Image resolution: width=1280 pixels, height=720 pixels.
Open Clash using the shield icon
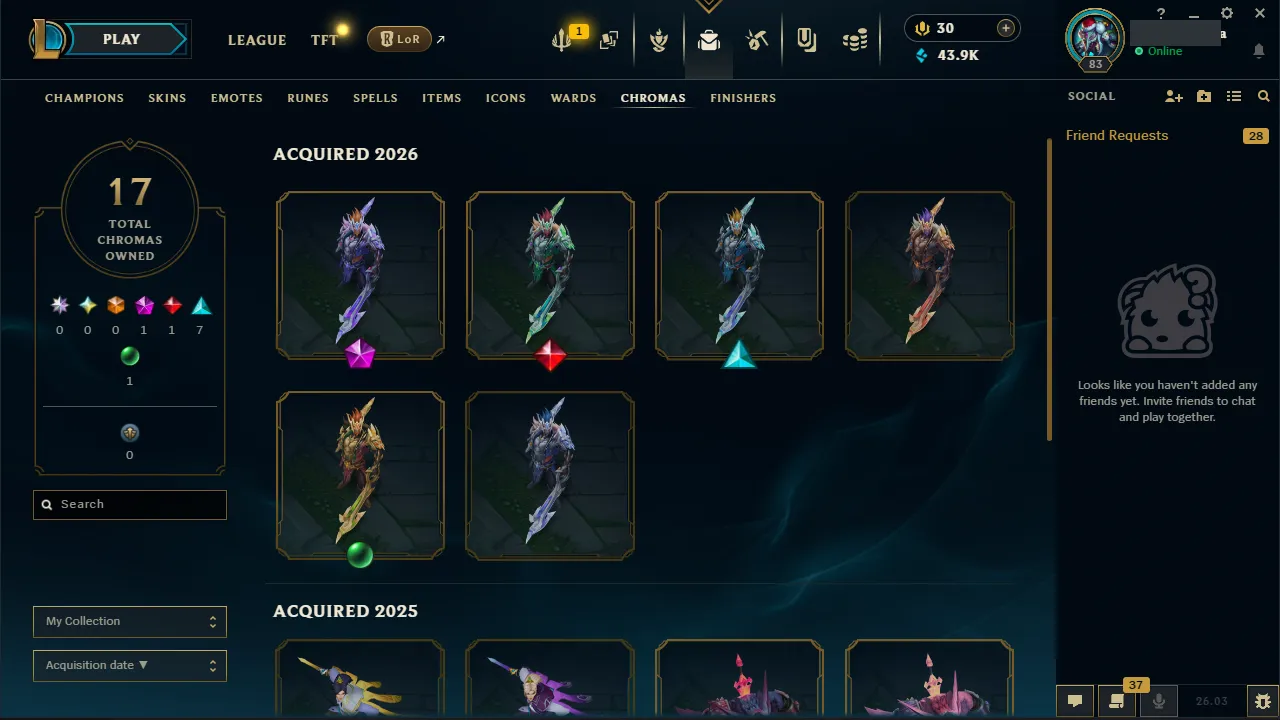click(659, 41)
